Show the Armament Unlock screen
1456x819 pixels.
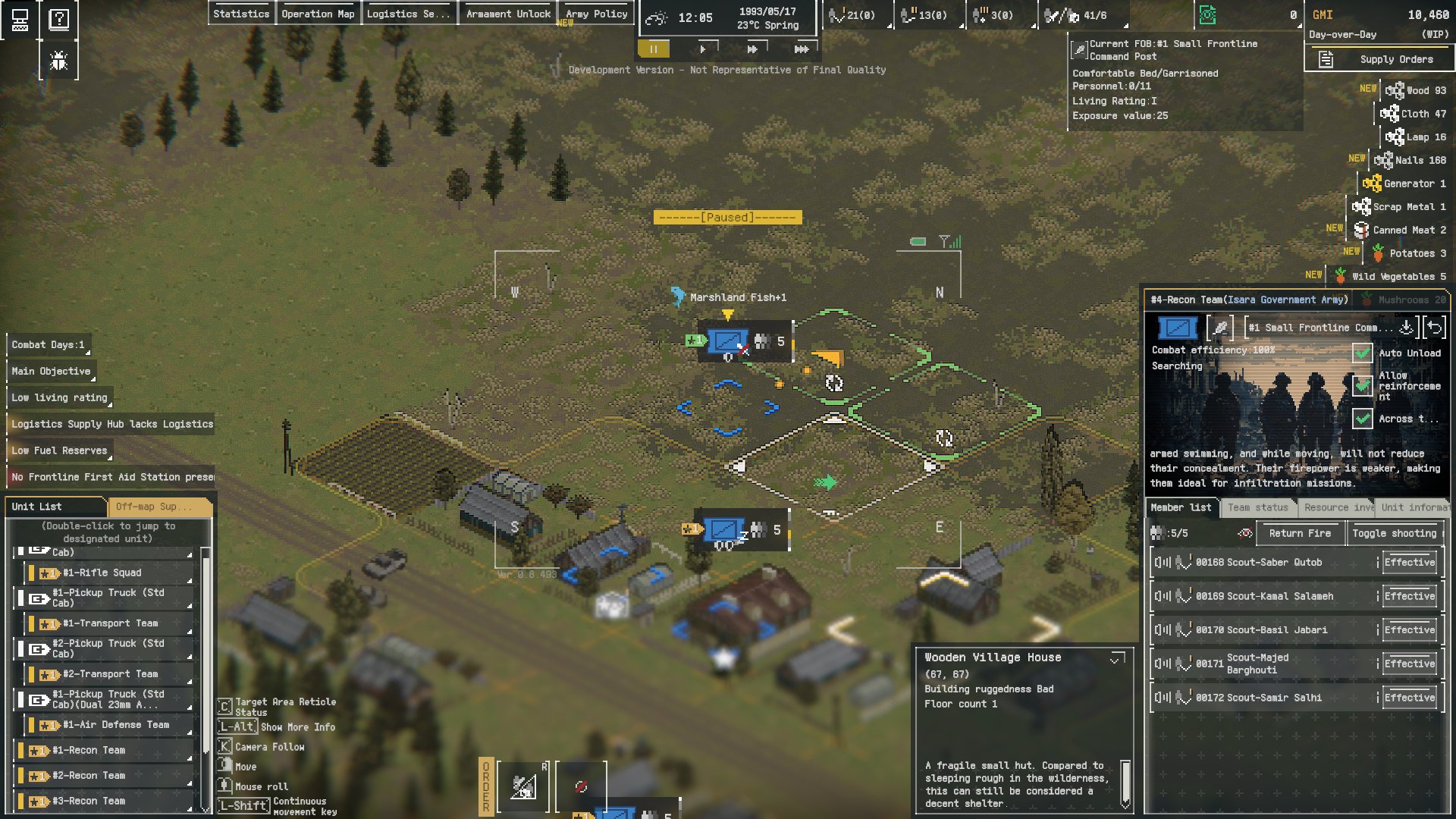pos(508,14)
